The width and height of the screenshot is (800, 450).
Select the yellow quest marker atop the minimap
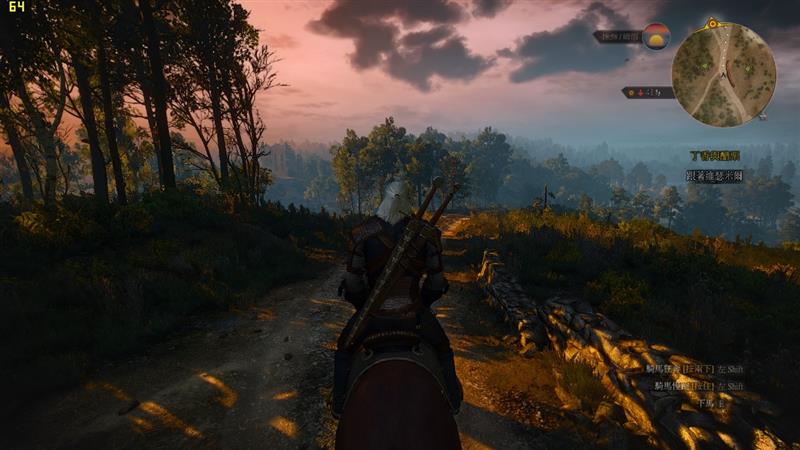pos(712,22)
